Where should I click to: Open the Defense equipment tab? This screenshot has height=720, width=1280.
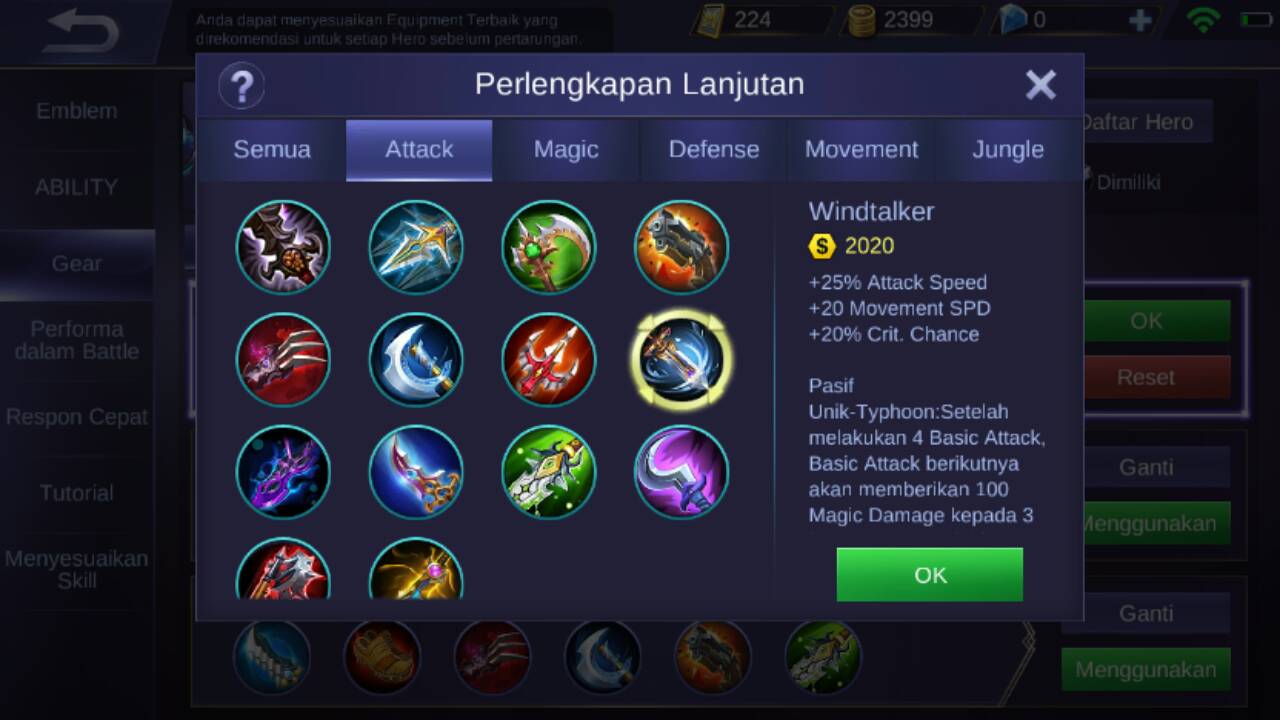713,150
